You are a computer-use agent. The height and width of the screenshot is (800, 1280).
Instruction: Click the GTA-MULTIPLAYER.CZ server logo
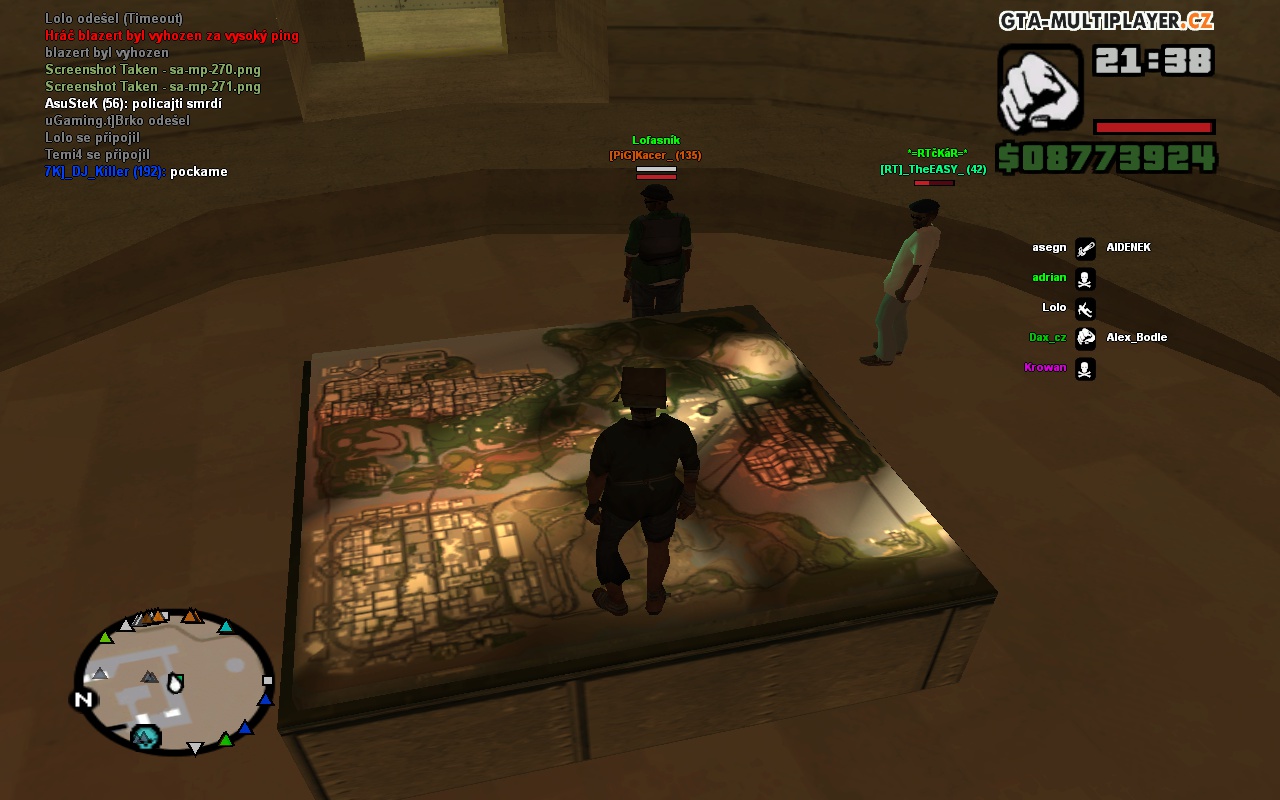point(1105,21)
